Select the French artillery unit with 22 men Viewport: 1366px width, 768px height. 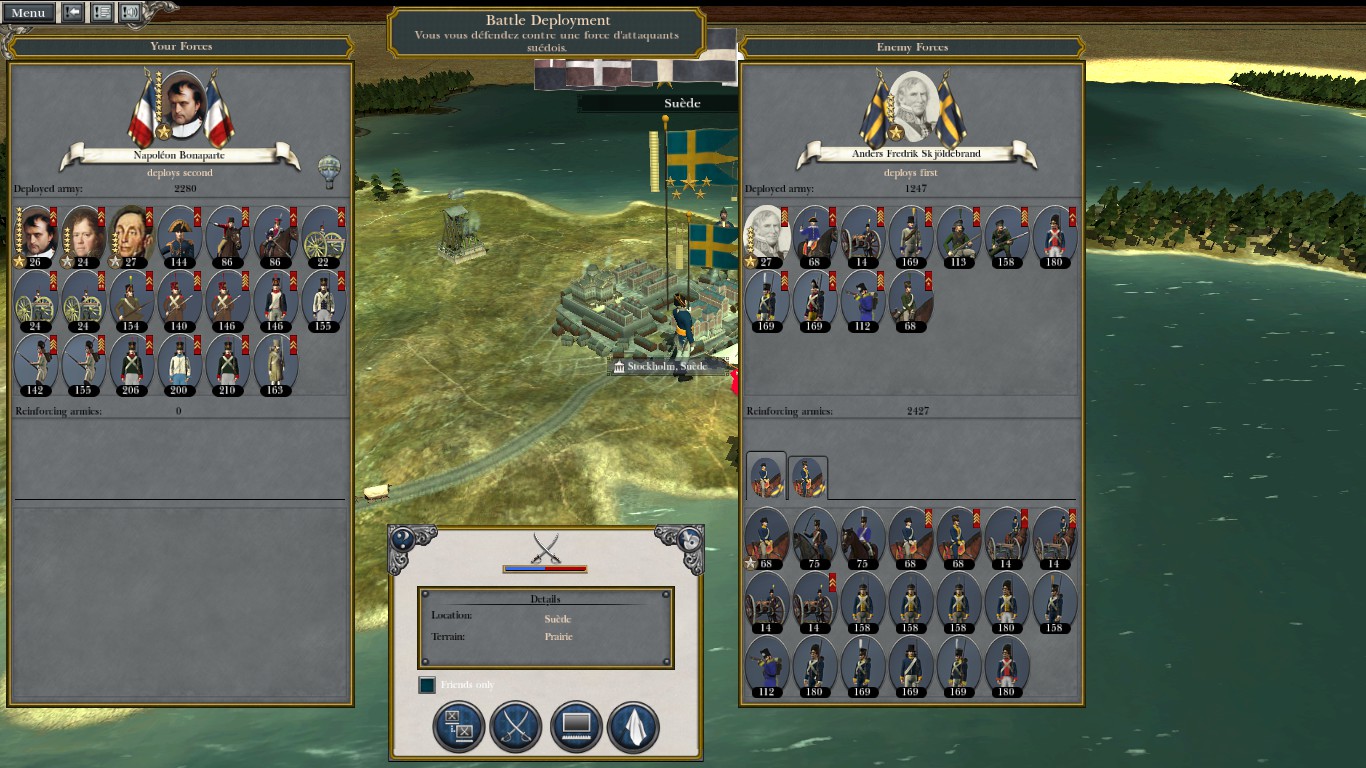tap(323, 237)
